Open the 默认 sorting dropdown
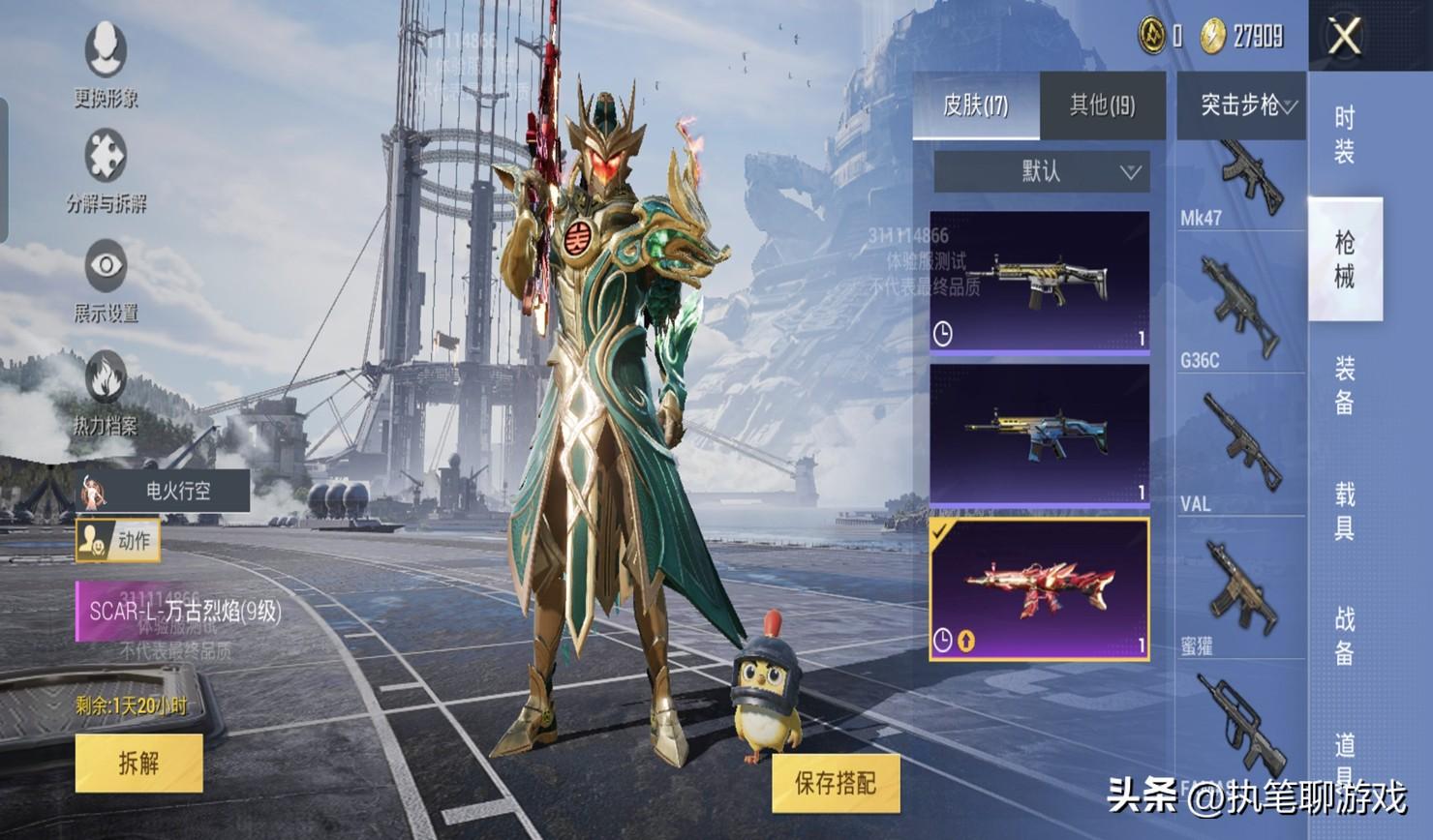Viewport: 1433px width, 840px height. 1042,171
